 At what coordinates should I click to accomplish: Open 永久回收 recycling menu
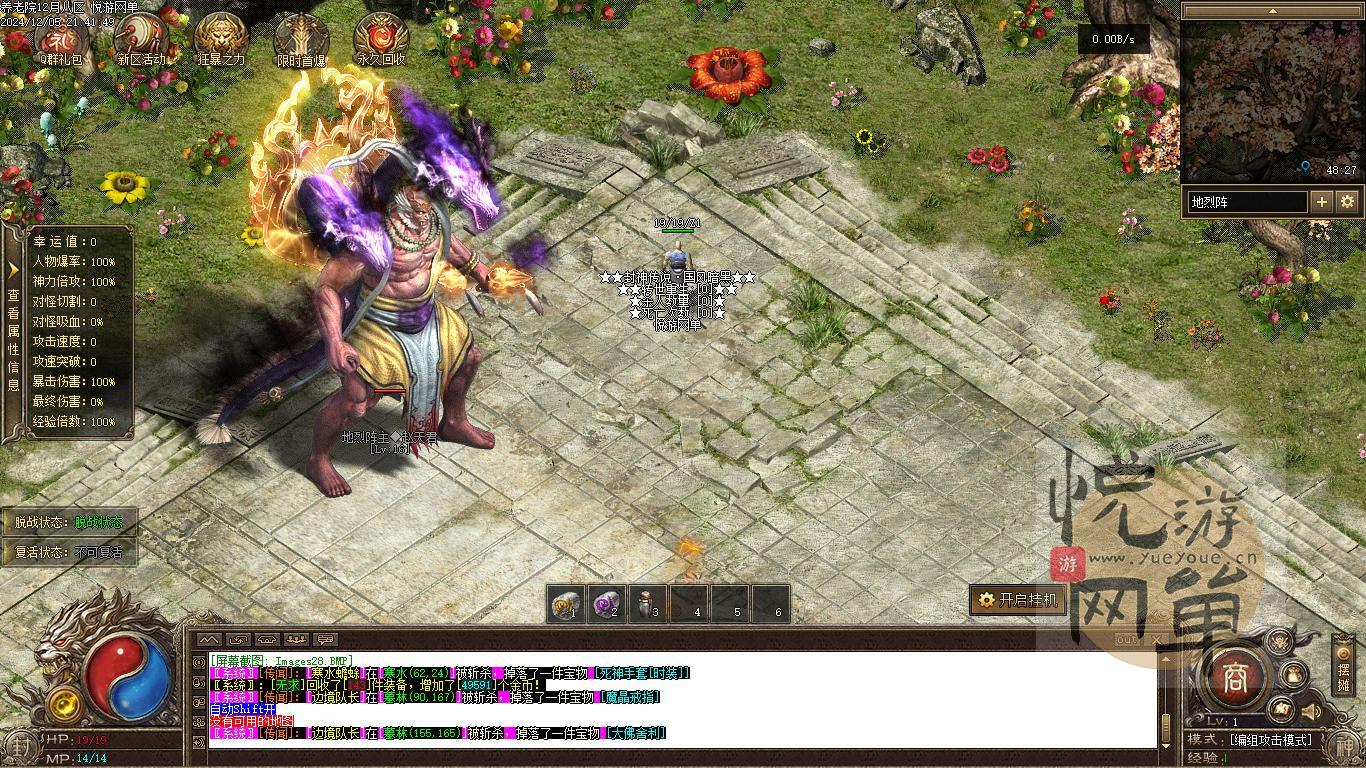(x=381, y=39)
